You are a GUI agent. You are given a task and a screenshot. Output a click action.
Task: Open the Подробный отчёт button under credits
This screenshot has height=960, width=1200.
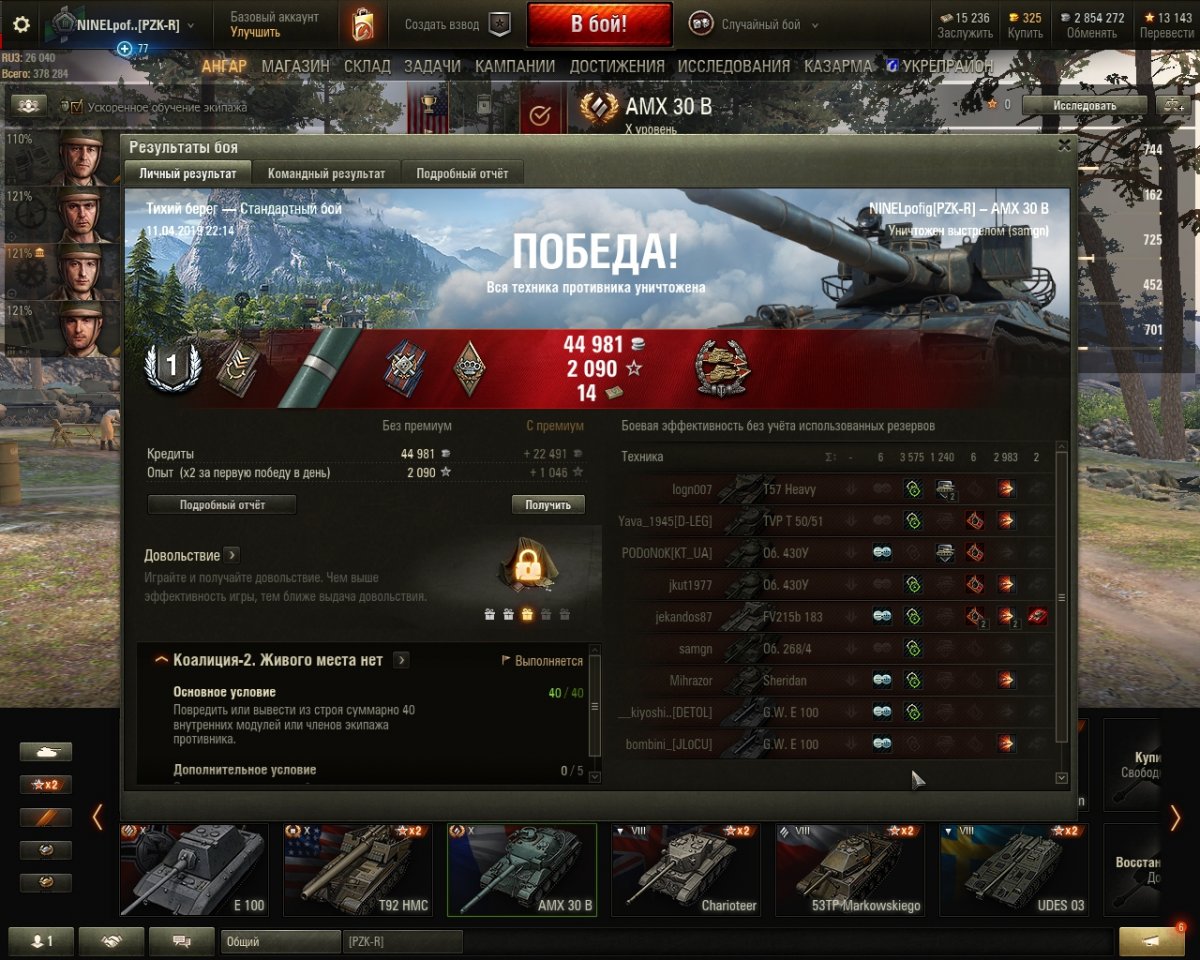[x=222, y=505]
